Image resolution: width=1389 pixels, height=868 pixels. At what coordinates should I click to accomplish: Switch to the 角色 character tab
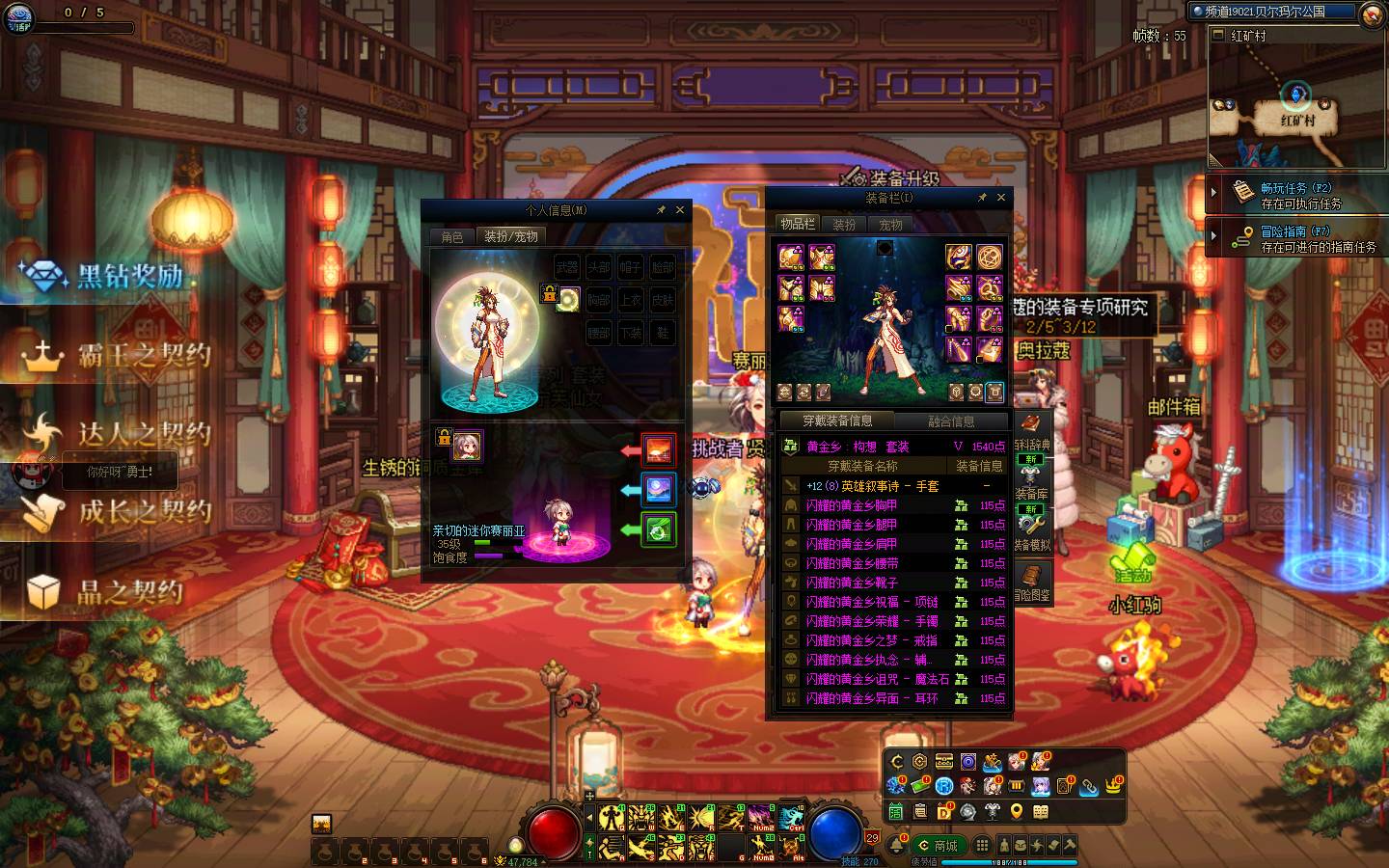[452, 236]
